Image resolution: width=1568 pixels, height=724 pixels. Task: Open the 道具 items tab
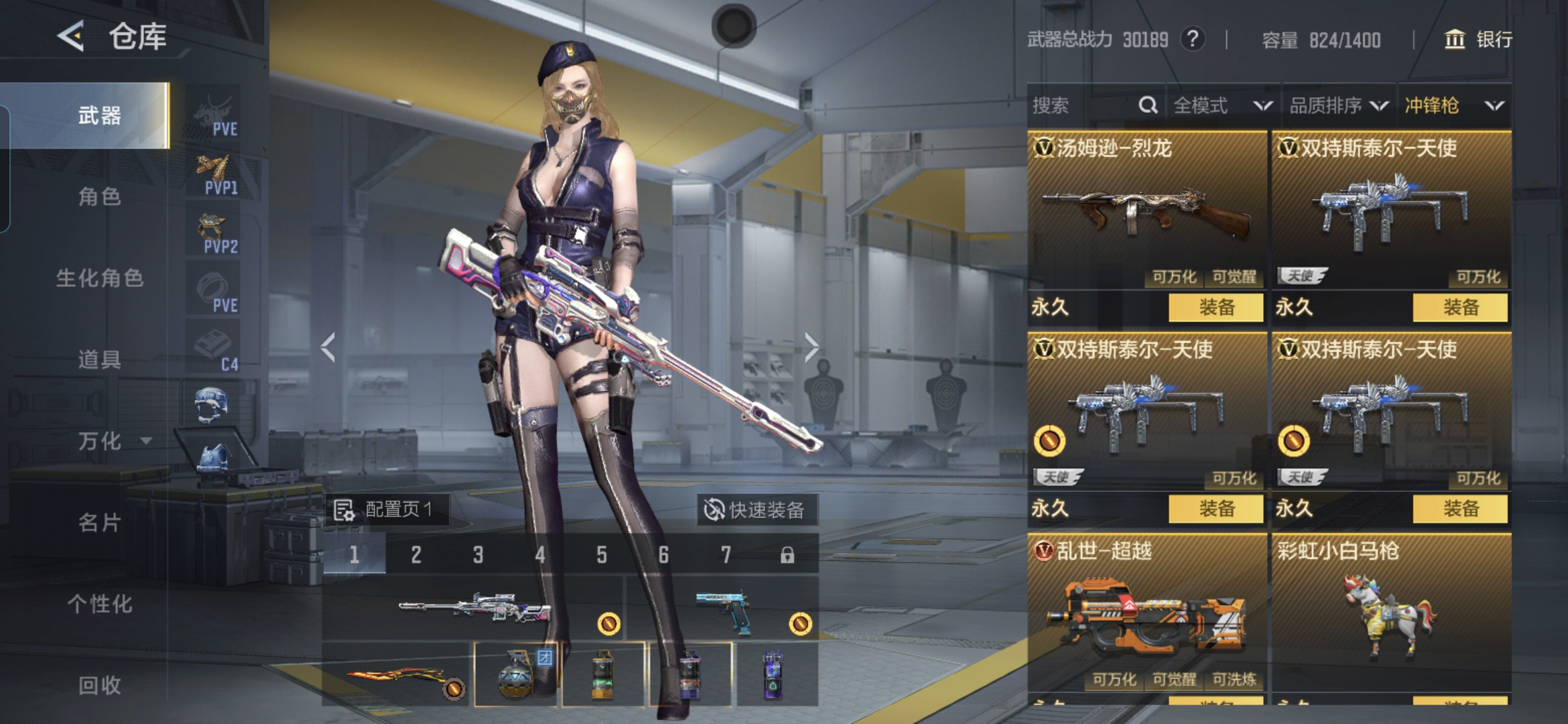tap(99, 359)
